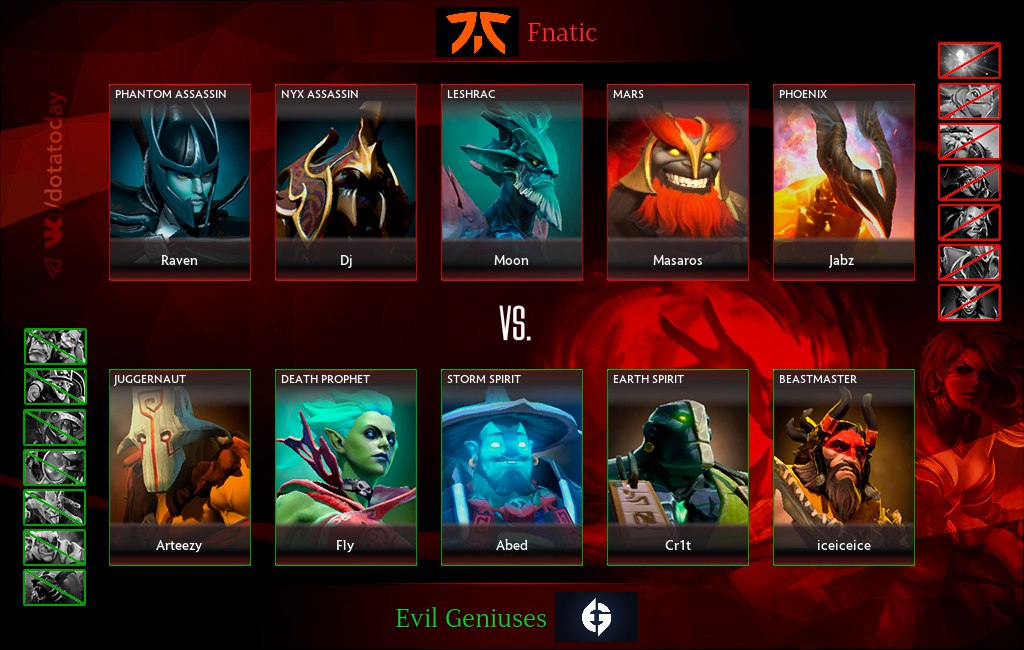1024x650 pixels.
Task: Choose the Storm Spirit card for Abed
Action: (512, 467)
